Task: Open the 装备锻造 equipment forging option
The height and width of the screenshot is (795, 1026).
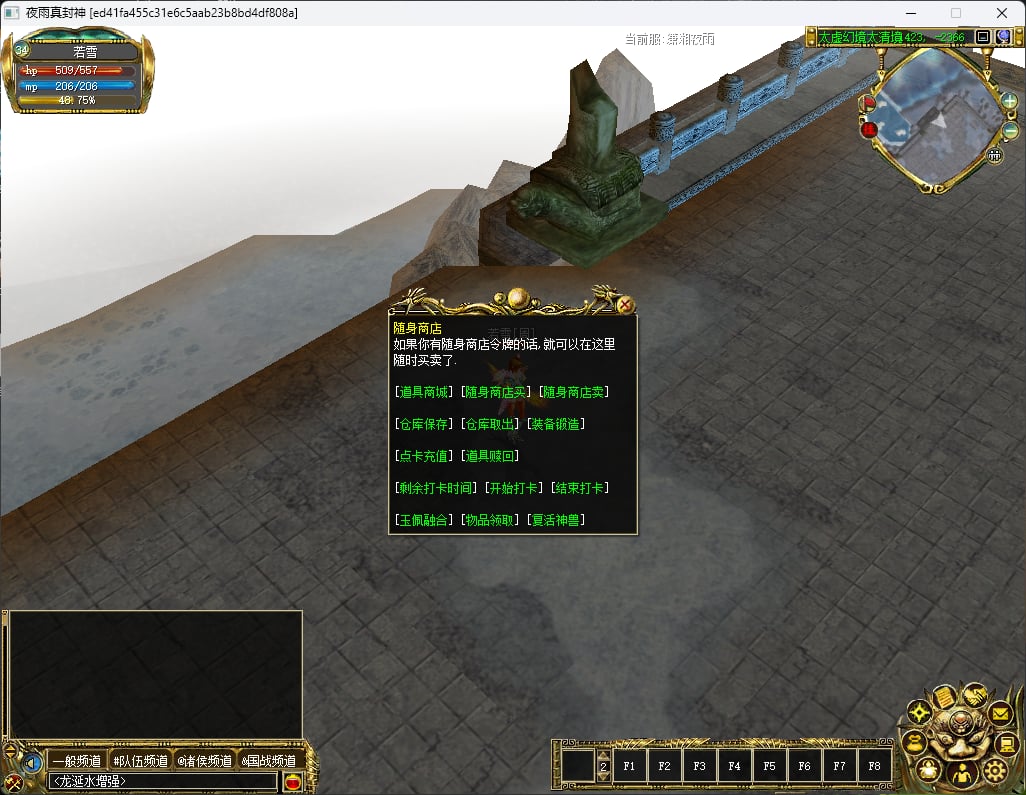Action: [556, 424]
